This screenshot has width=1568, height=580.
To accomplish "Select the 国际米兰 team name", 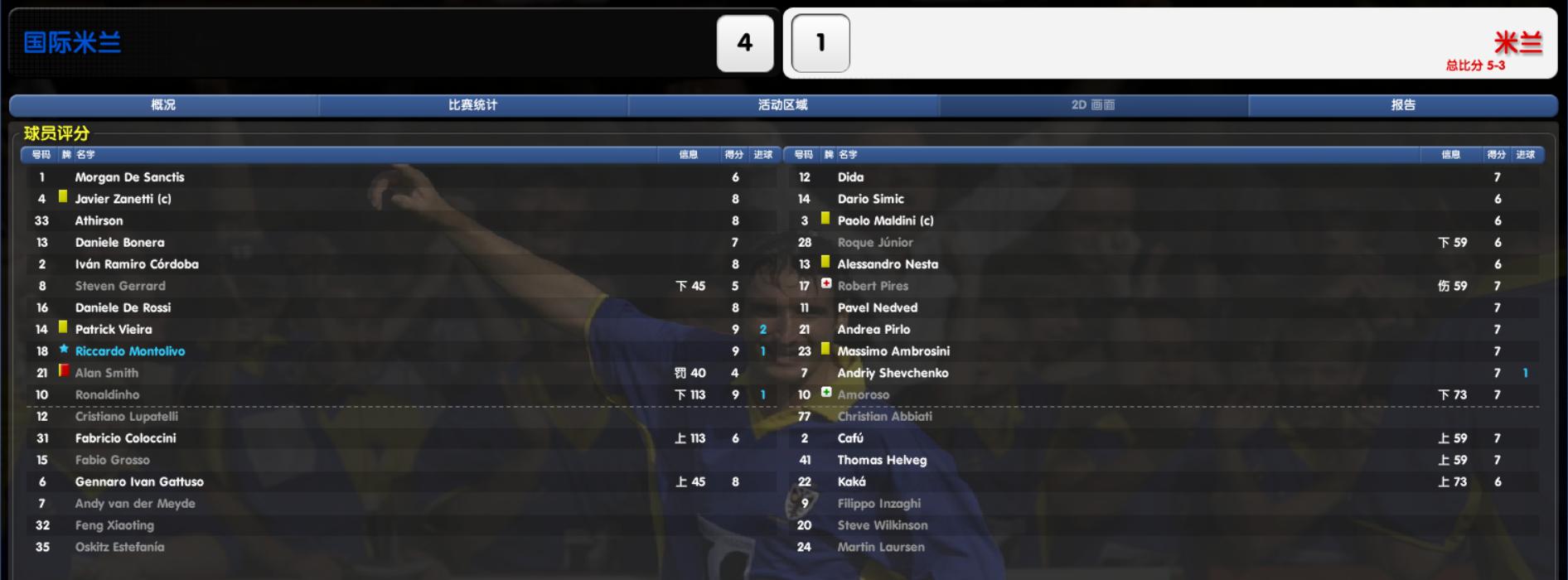I will pos(72,42).
